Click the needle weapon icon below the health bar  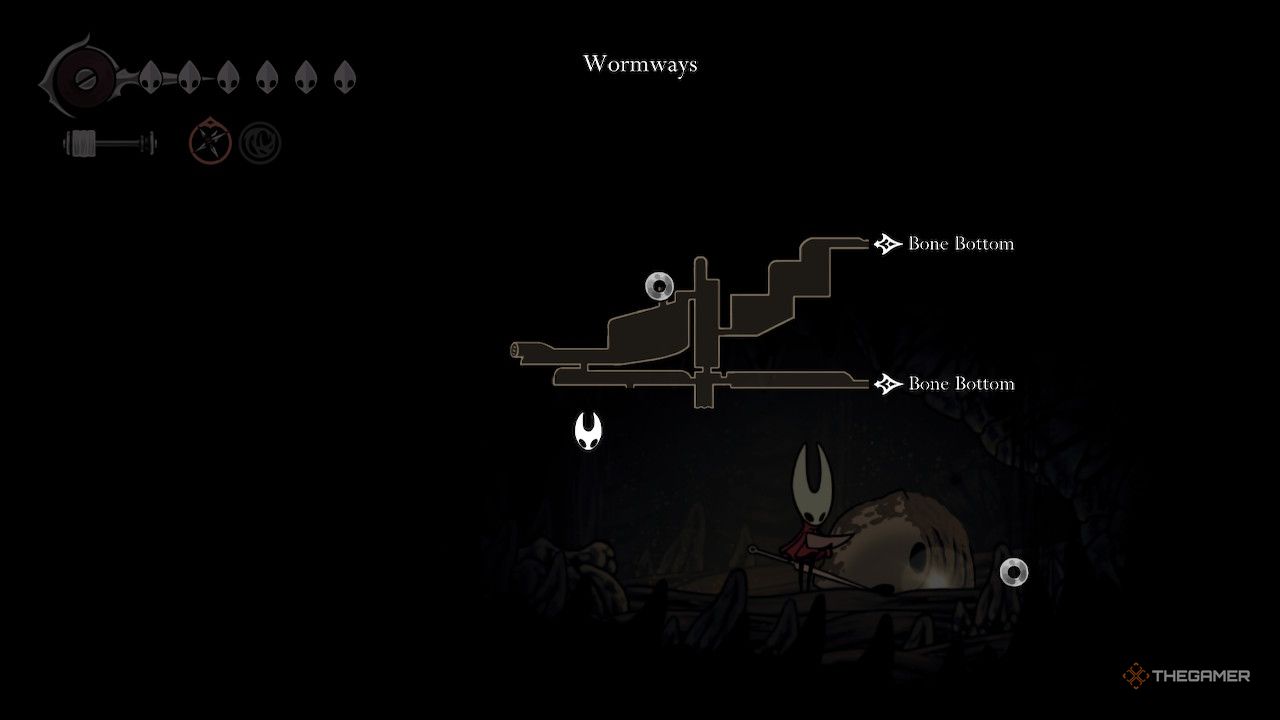point(110,142)
